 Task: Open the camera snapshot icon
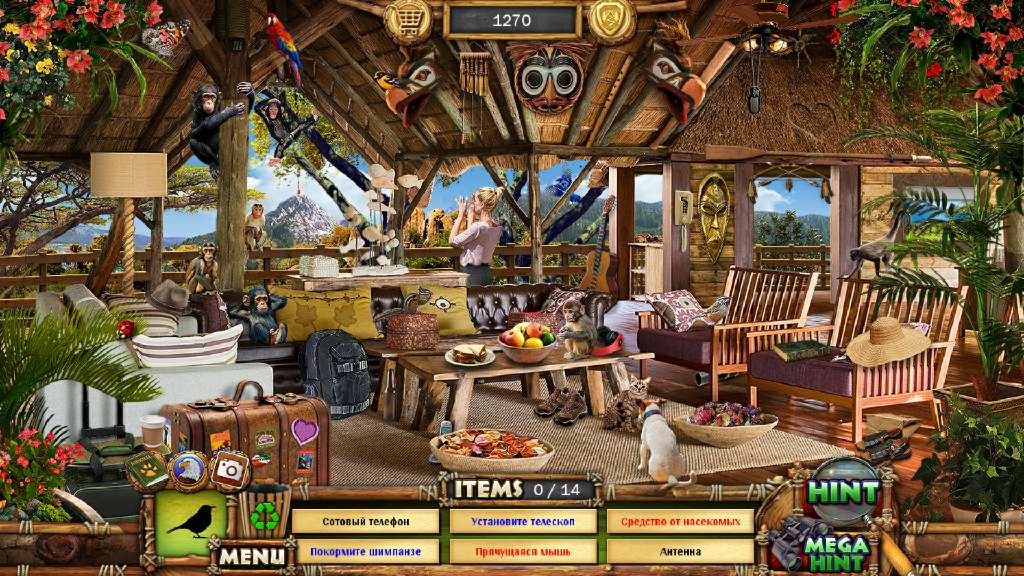(x=231, y=468)
